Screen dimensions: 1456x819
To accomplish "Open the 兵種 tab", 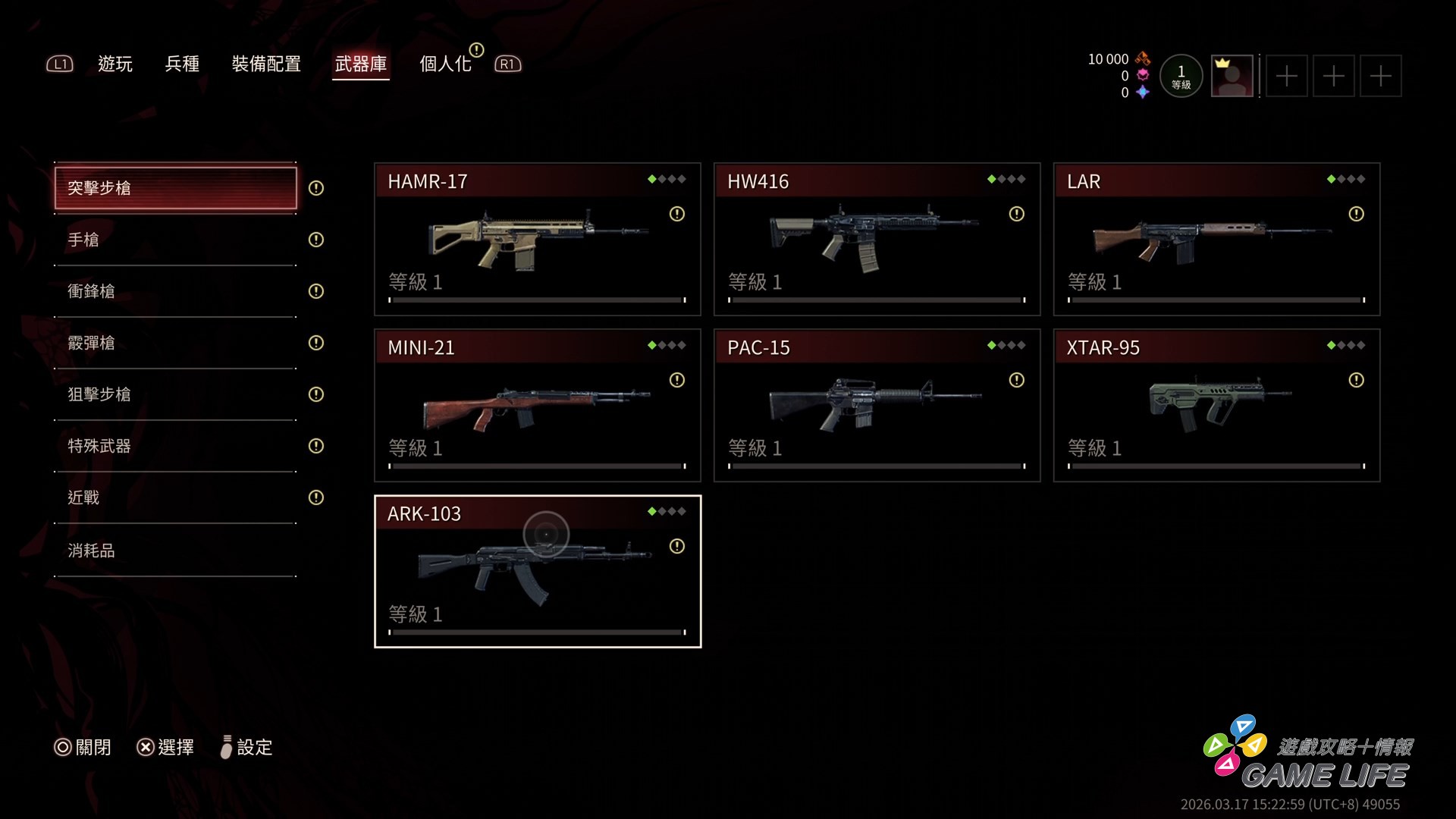I will pyautogui.click(x=182, y=64).
